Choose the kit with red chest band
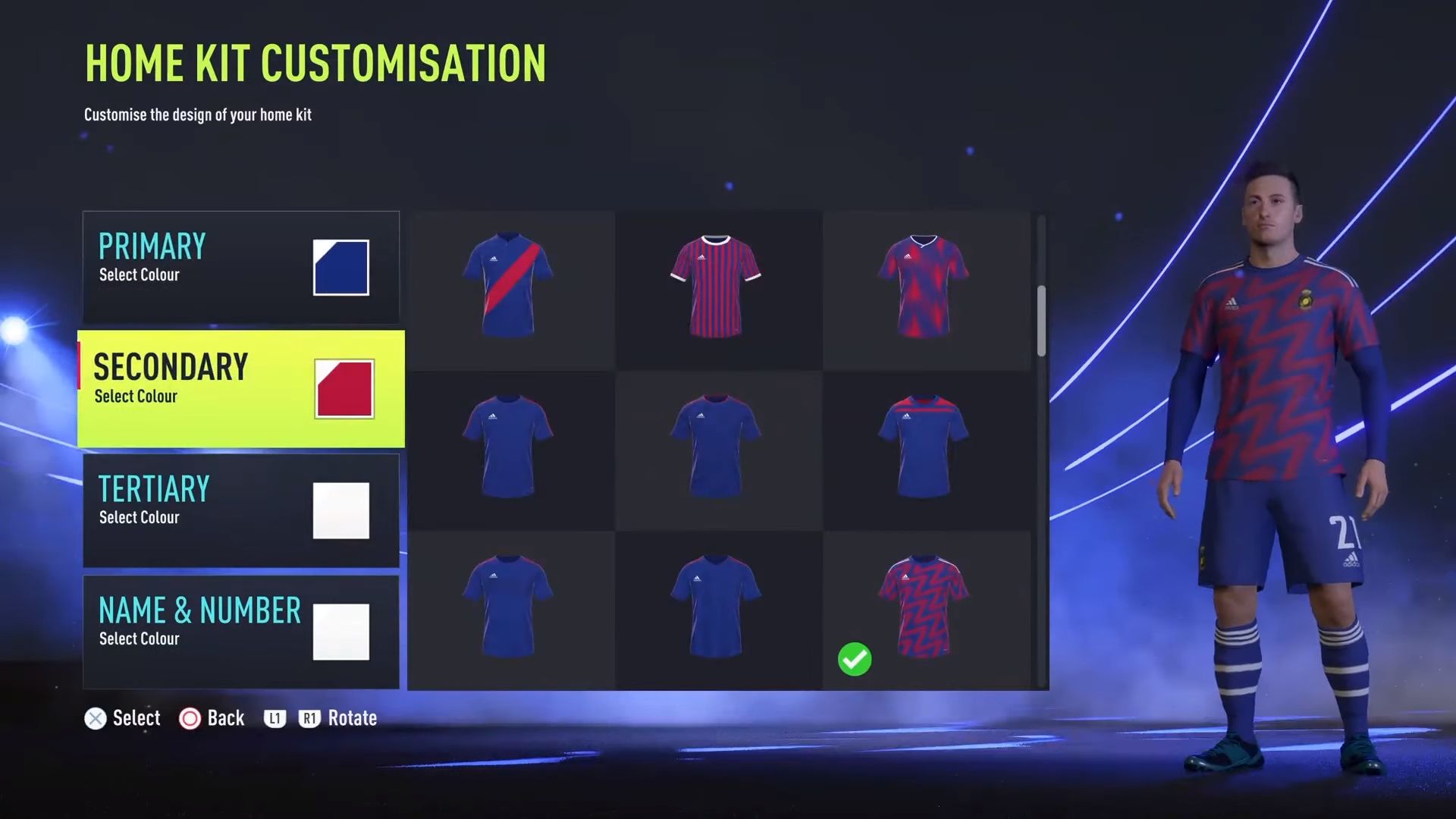The width and height of the screenshot is (1456, 819). coord(925,447)
